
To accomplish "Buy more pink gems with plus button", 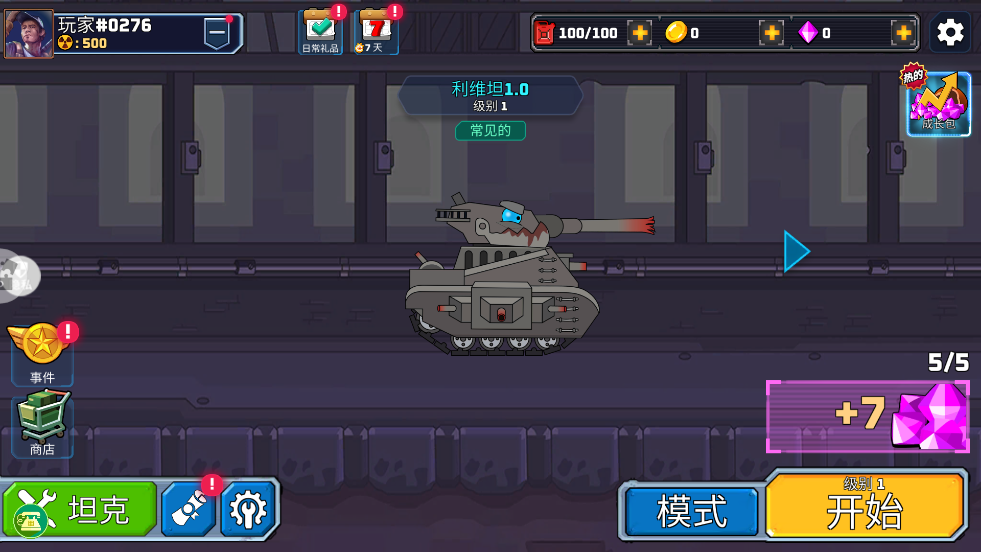I will tap(903, 33).
